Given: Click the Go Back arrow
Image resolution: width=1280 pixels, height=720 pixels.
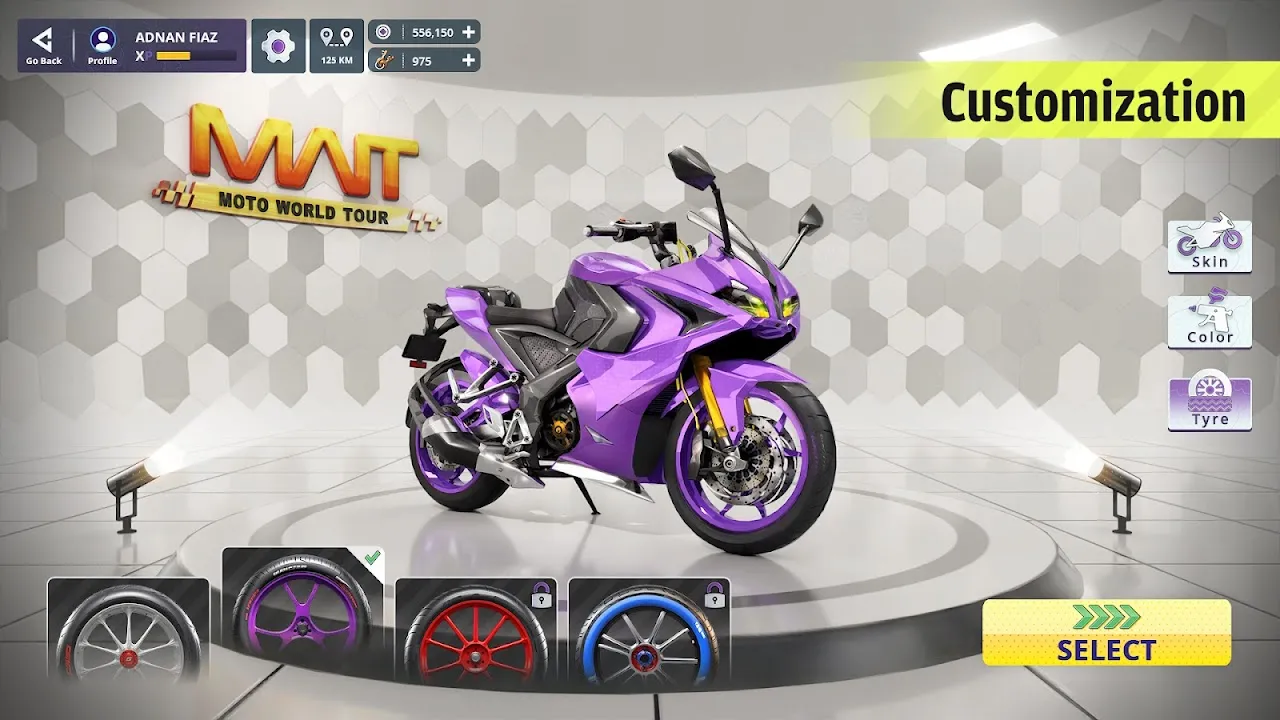Looking at the screenshot, I should 40,40.
